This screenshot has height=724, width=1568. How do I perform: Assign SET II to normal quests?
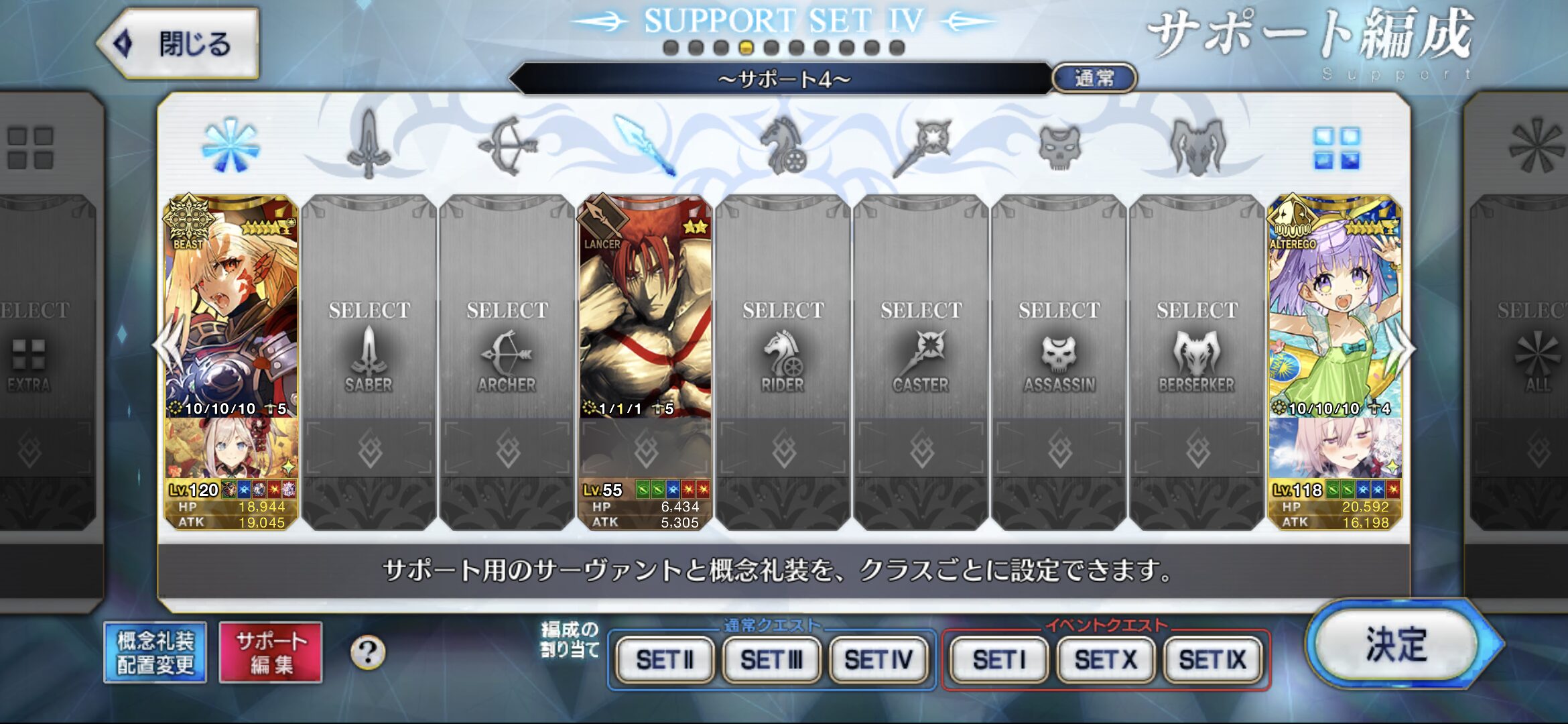(x=664, y=660)
